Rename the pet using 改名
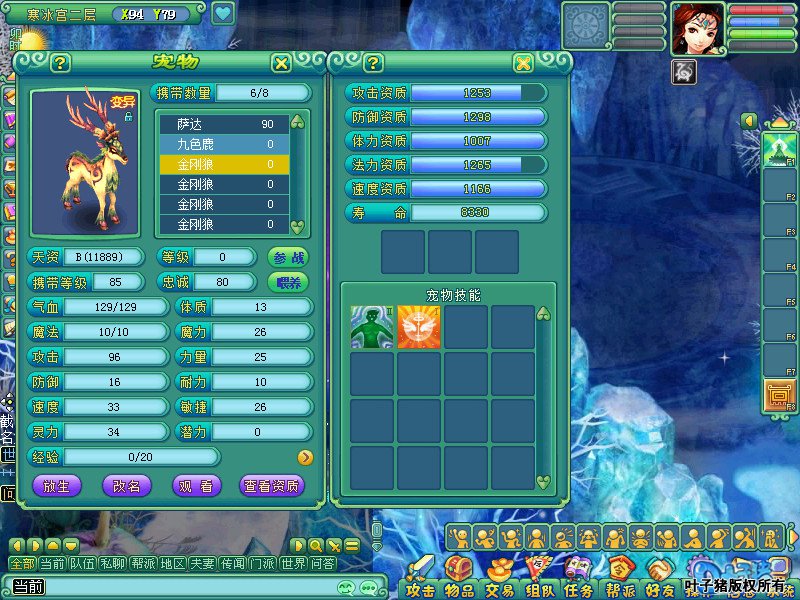 [x=127, y=486]
